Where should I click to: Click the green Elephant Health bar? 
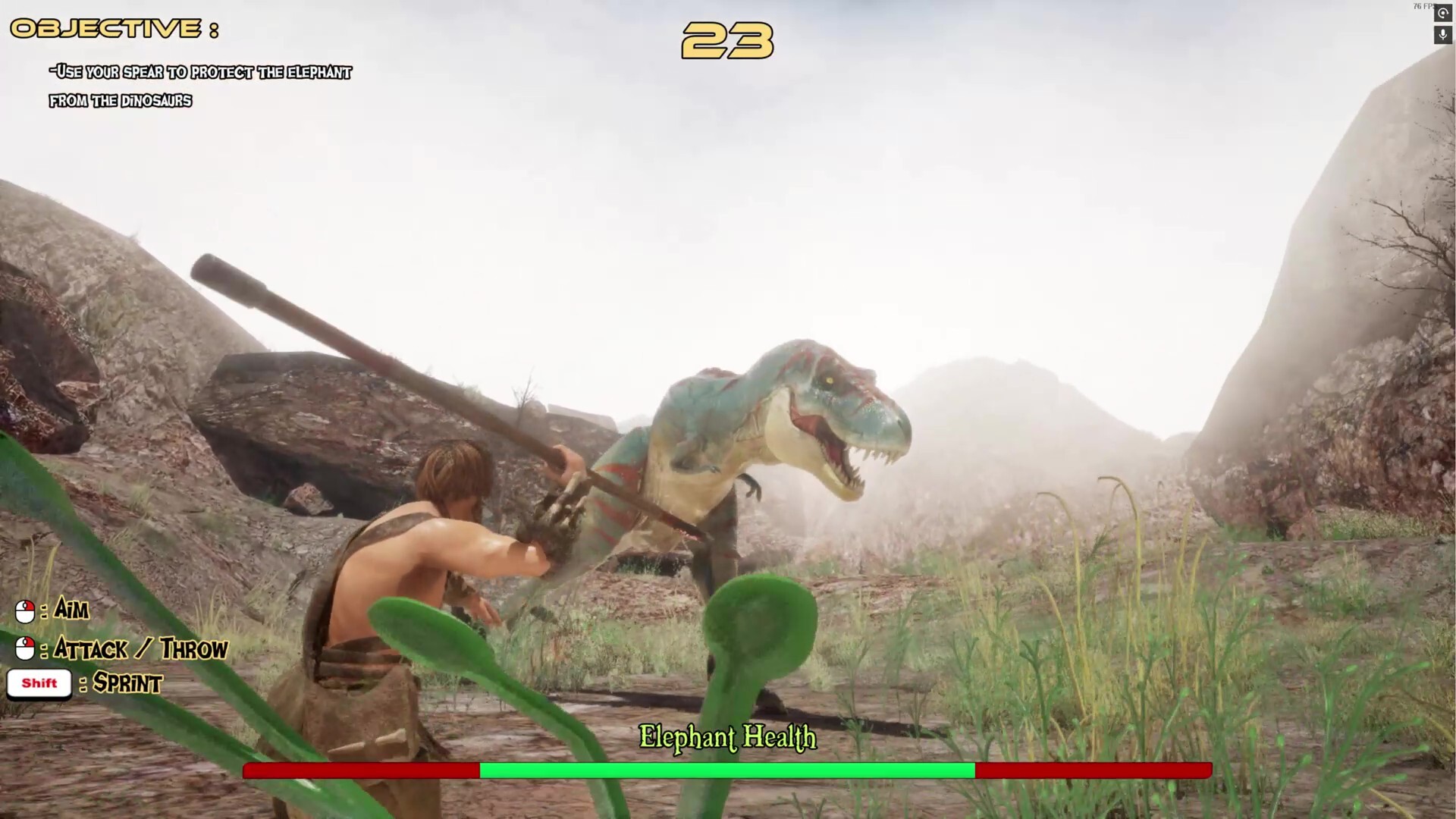click(726, 770)
